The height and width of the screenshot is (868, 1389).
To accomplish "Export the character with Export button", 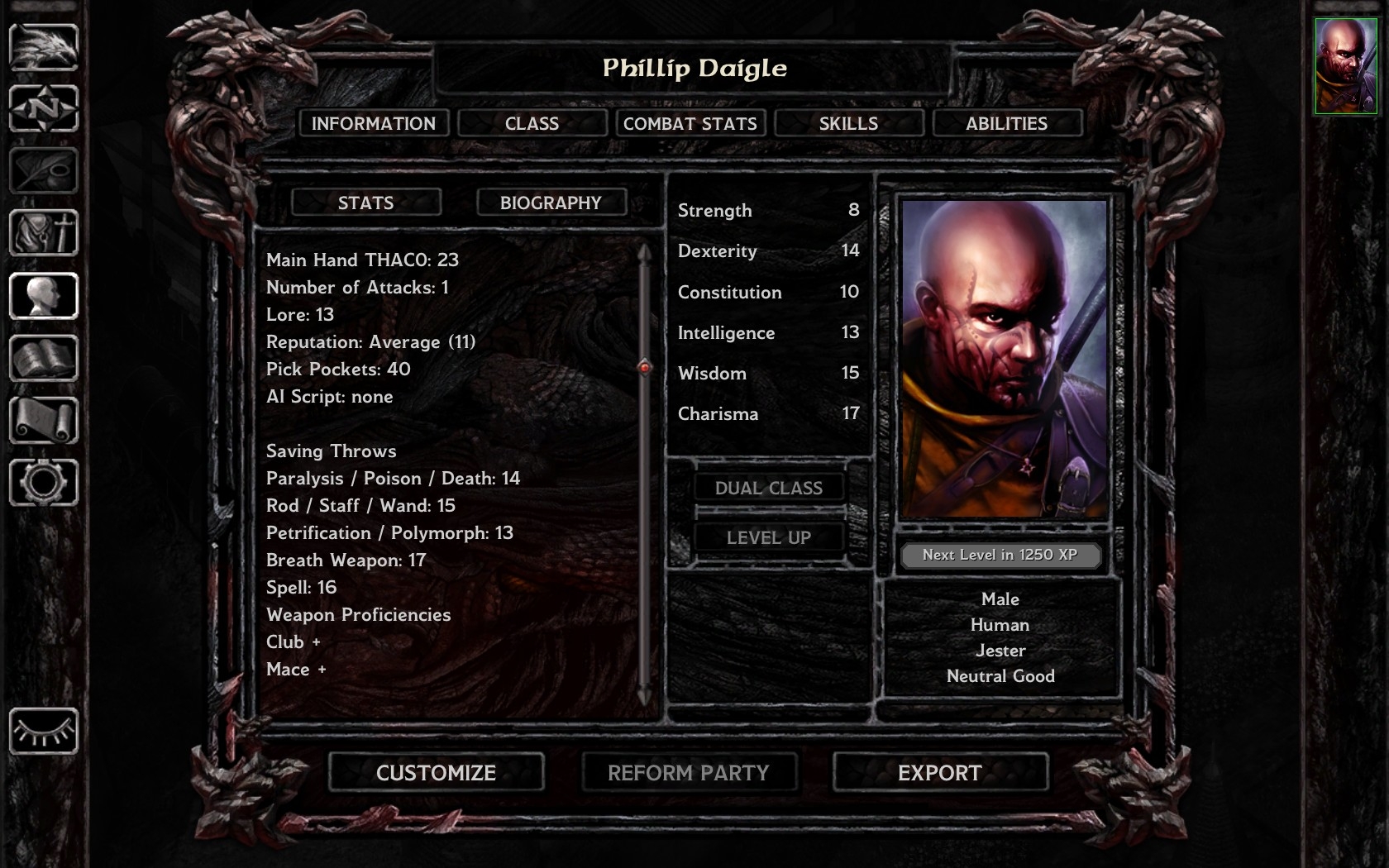I will 940,772.
